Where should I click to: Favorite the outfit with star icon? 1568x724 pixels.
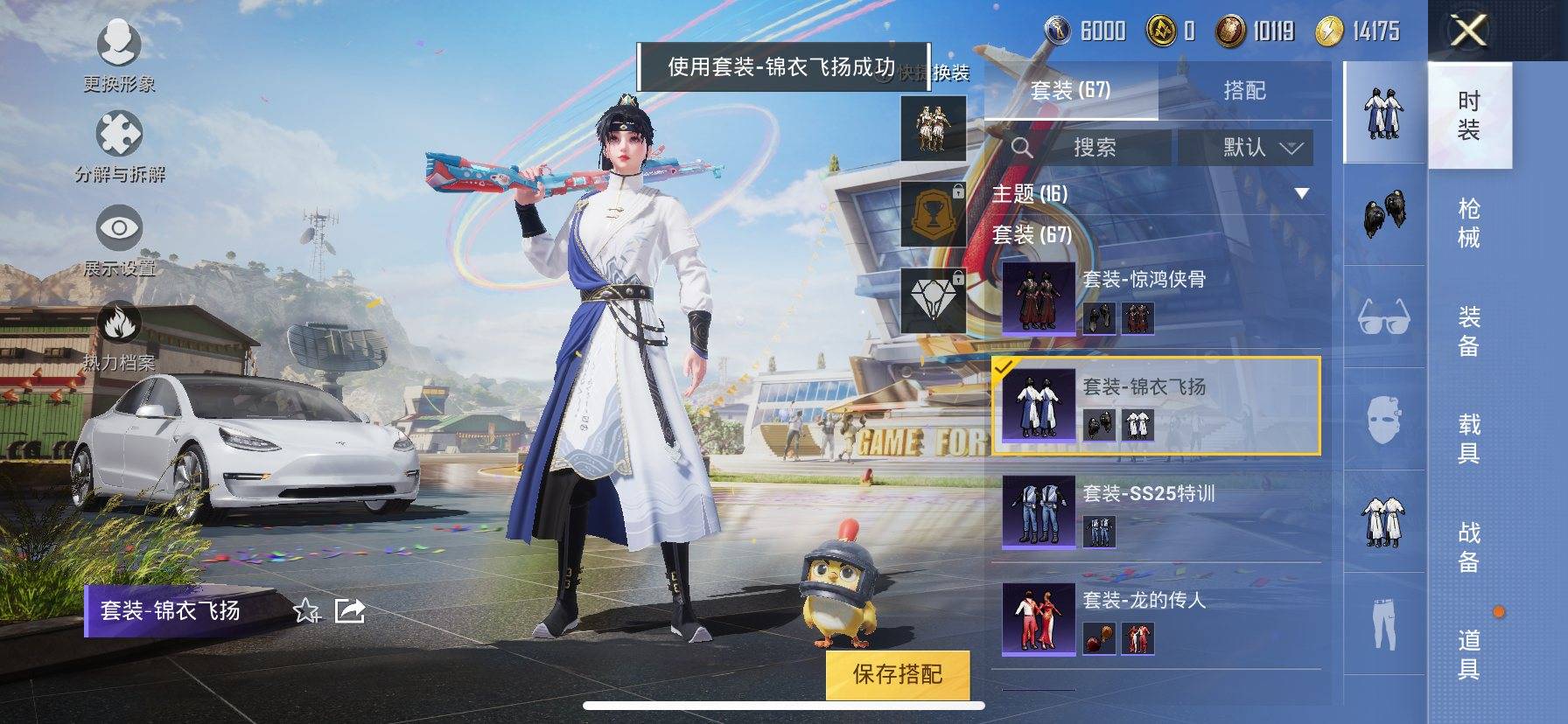tap(306, 610)
